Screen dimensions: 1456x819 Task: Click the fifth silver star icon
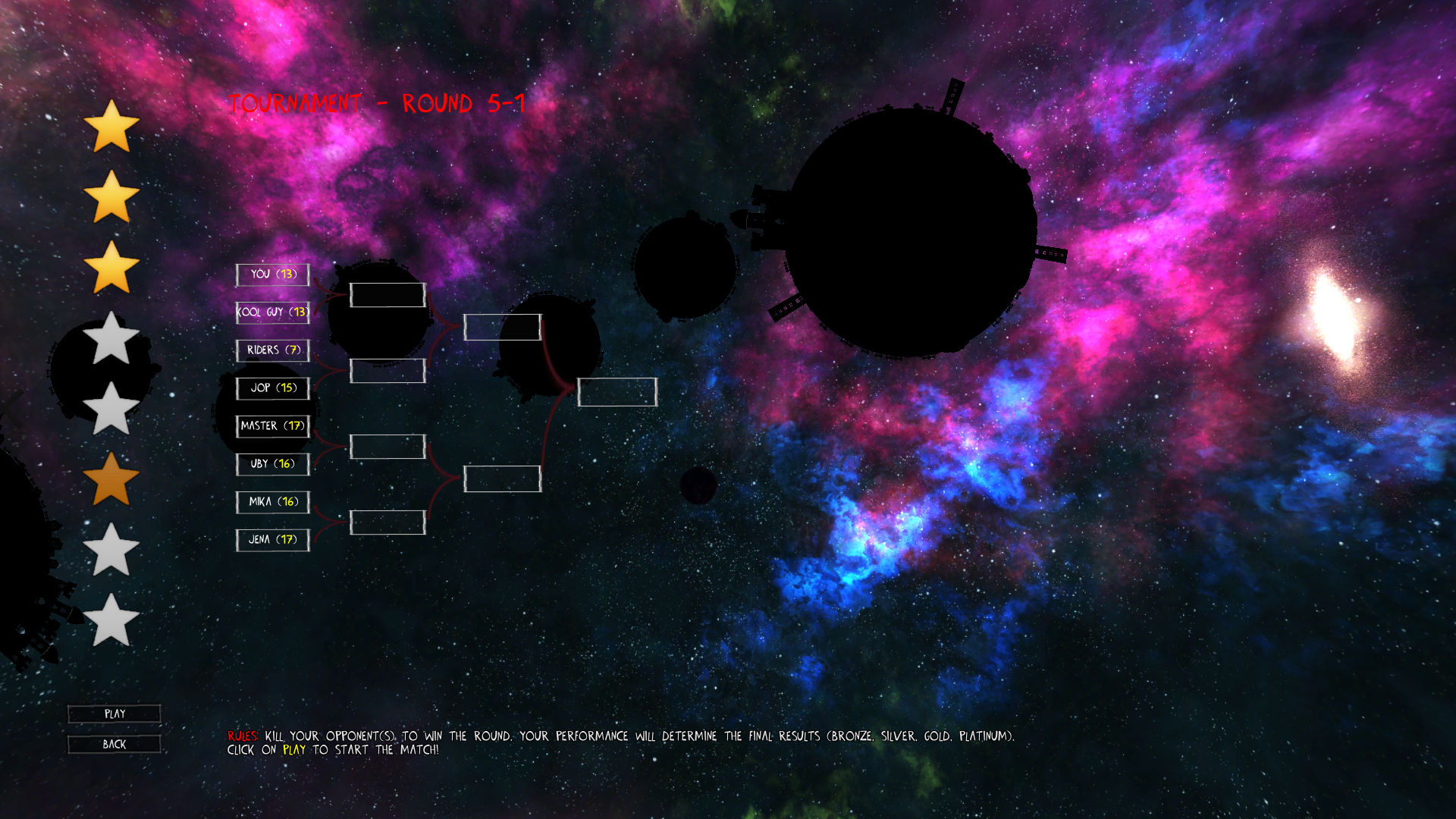tap(111, 409)
